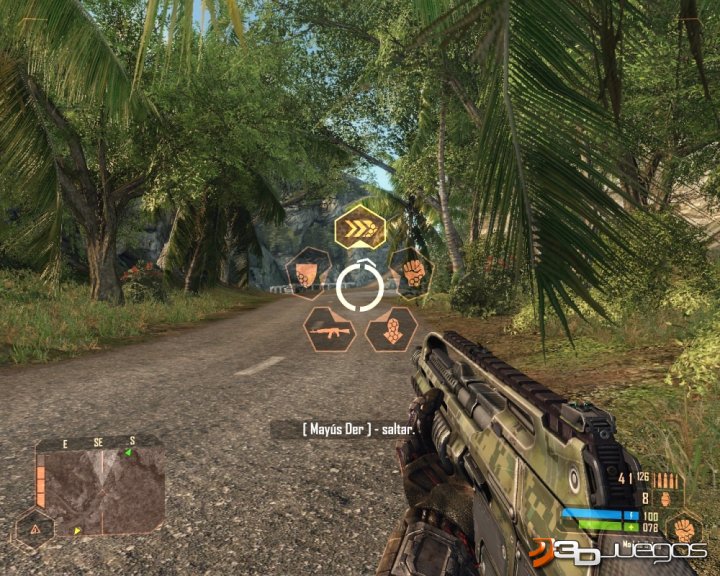Click the yellow arrow marker on the minimap
The height and width of the screenshot is (576, 720).
78,530
